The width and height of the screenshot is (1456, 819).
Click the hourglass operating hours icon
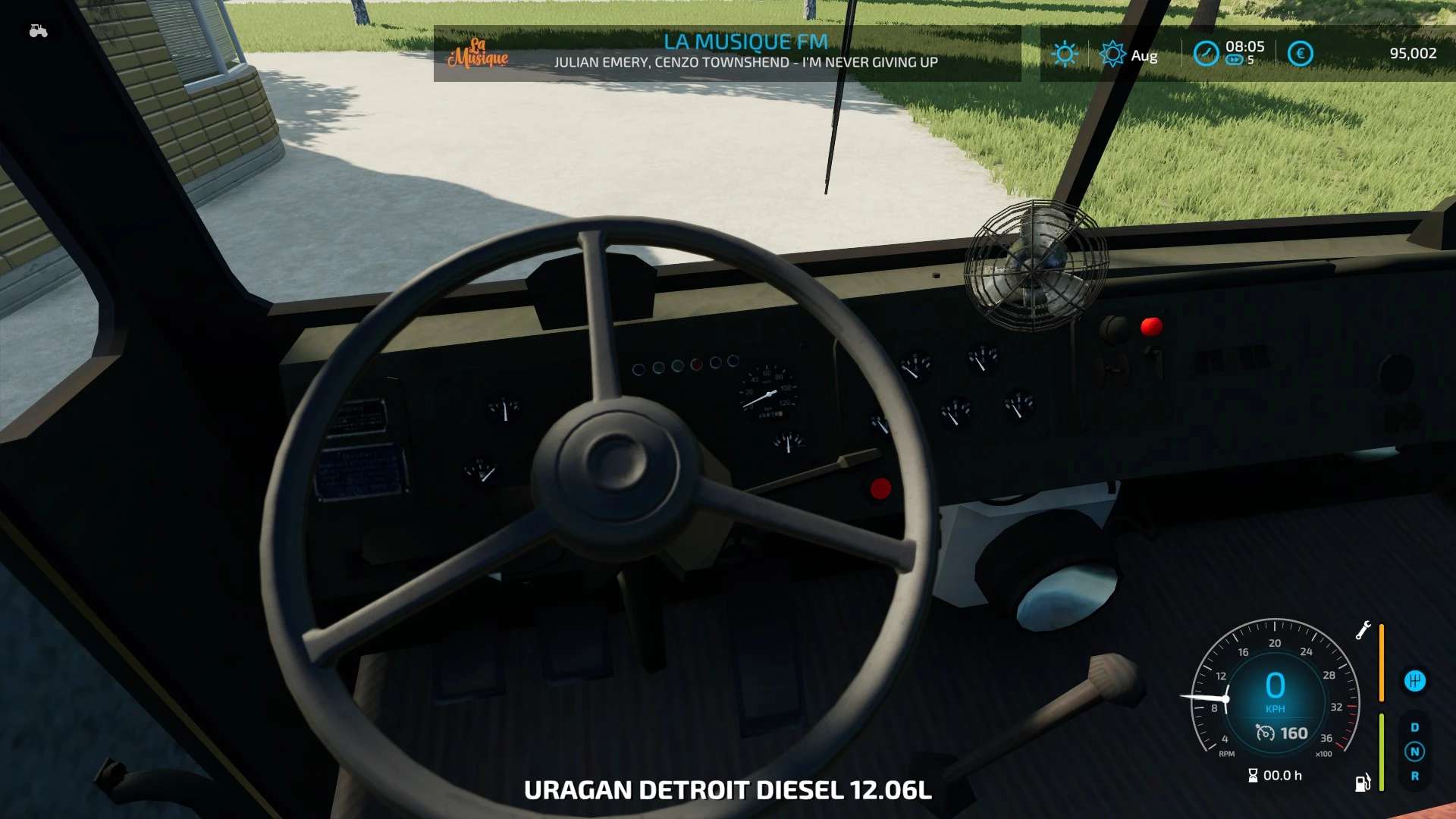(x=1253, y=775)
